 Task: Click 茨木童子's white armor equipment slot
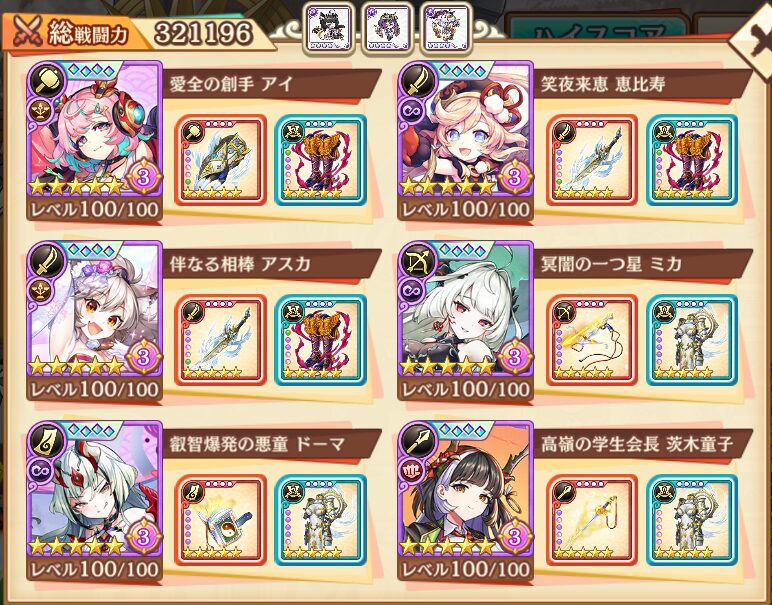689,520
